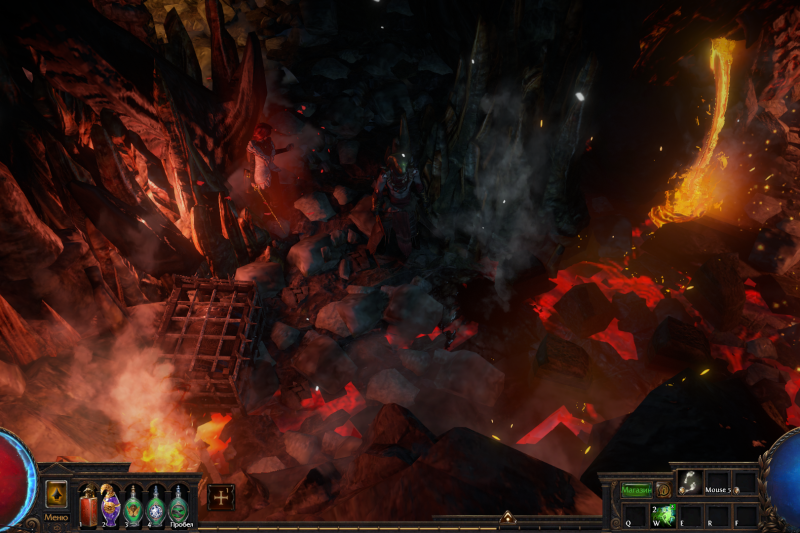This screenshot has height=533, width=800.
Task: Open the Магазин shop
Action: click(x=636, y=490)
